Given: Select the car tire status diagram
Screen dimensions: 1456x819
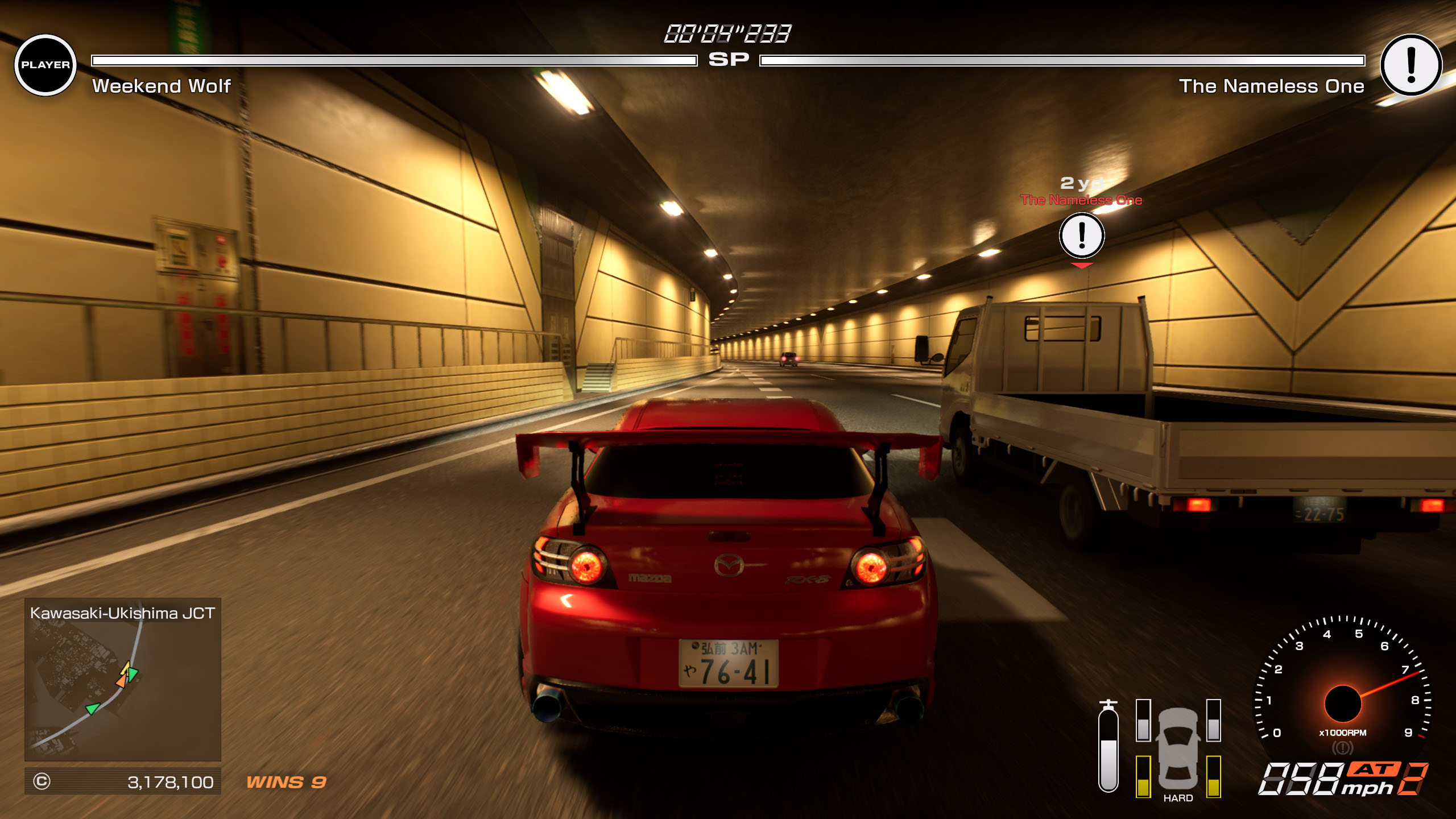Looking at the screenshot, I should (x=1178, y=748).
